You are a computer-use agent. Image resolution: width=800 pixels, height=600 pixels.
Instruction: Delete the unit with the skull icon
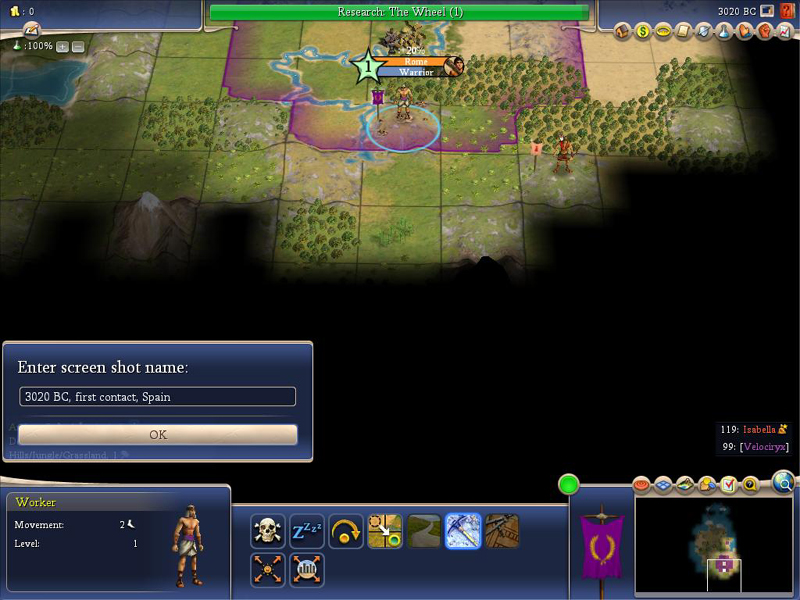pos(268,531)
